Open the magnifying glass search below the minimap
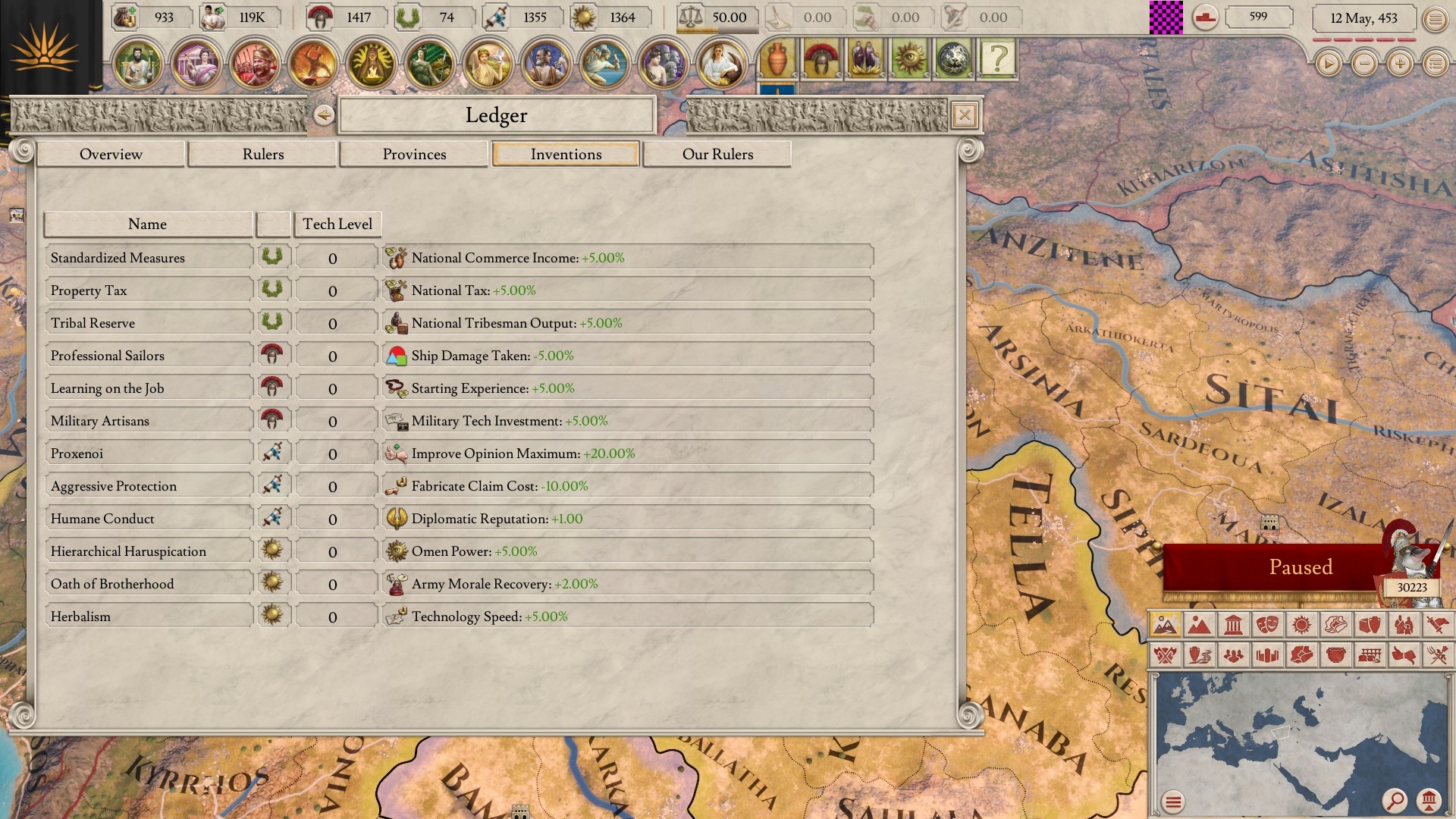 click(1394, 800)
